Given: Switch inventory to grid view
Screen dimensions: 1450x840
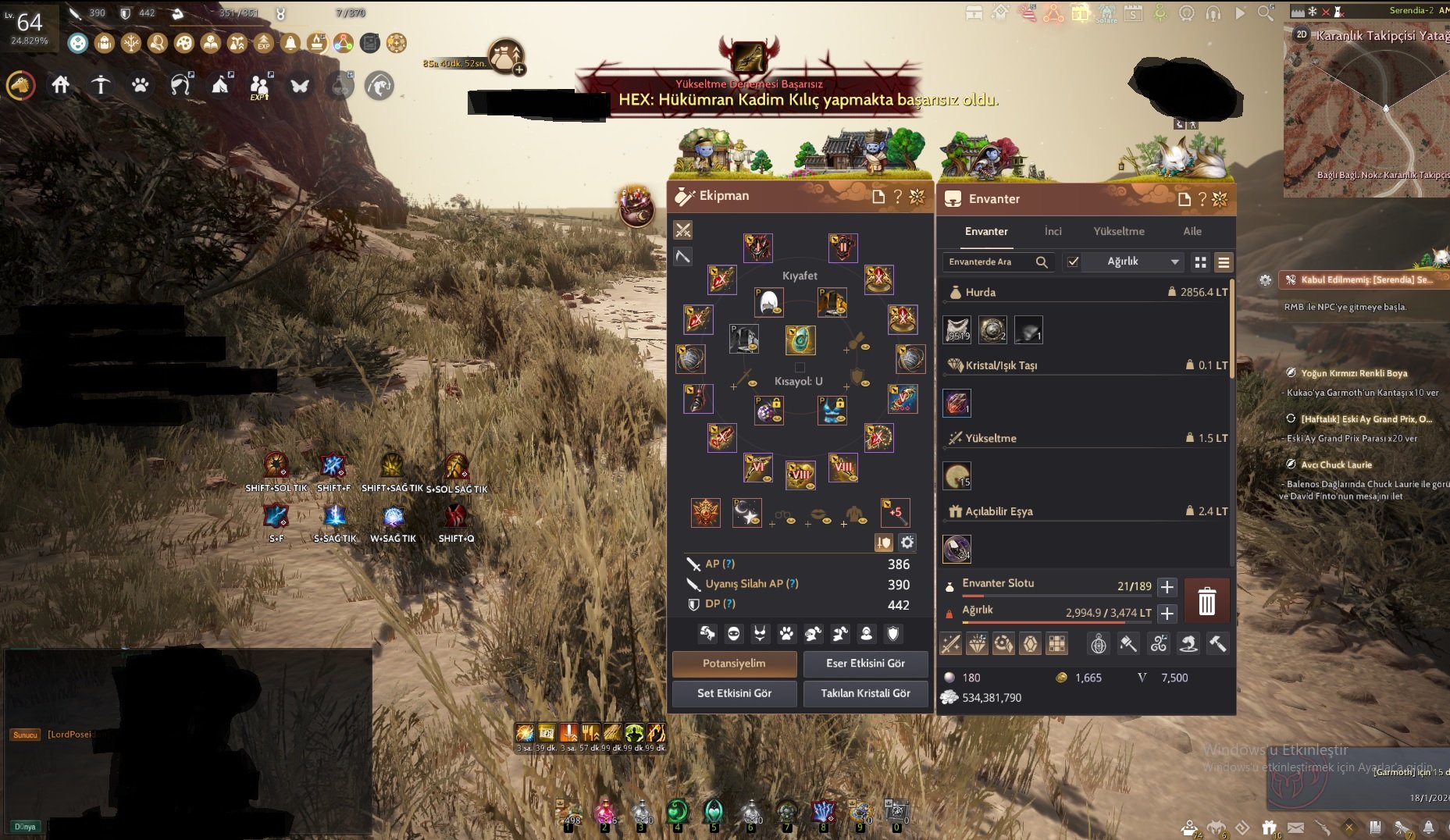Looking at the screenshot, I should tap(1200, 262).
